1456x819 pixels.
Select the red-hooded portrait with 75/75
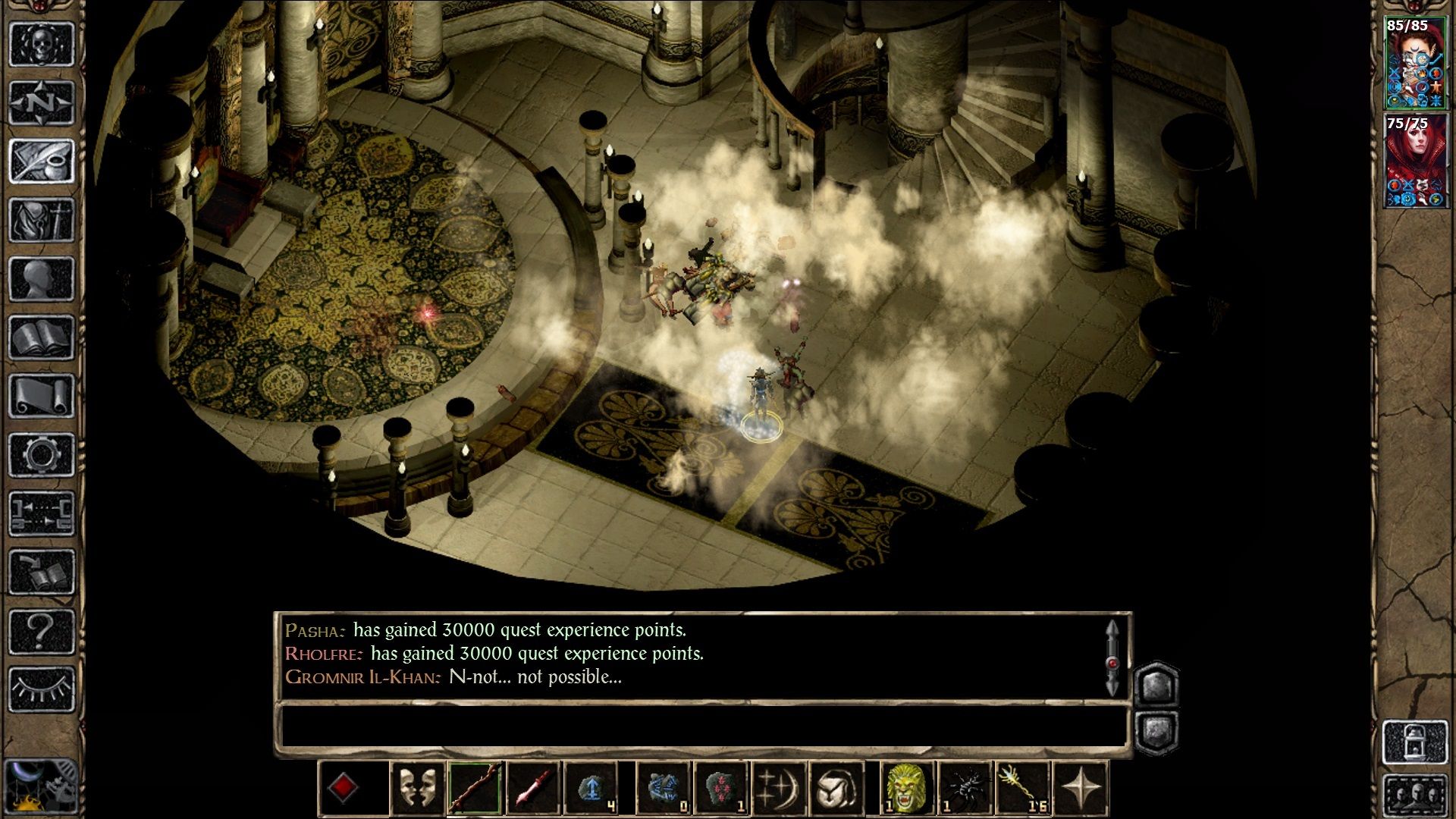click(x=1415, y=161)
